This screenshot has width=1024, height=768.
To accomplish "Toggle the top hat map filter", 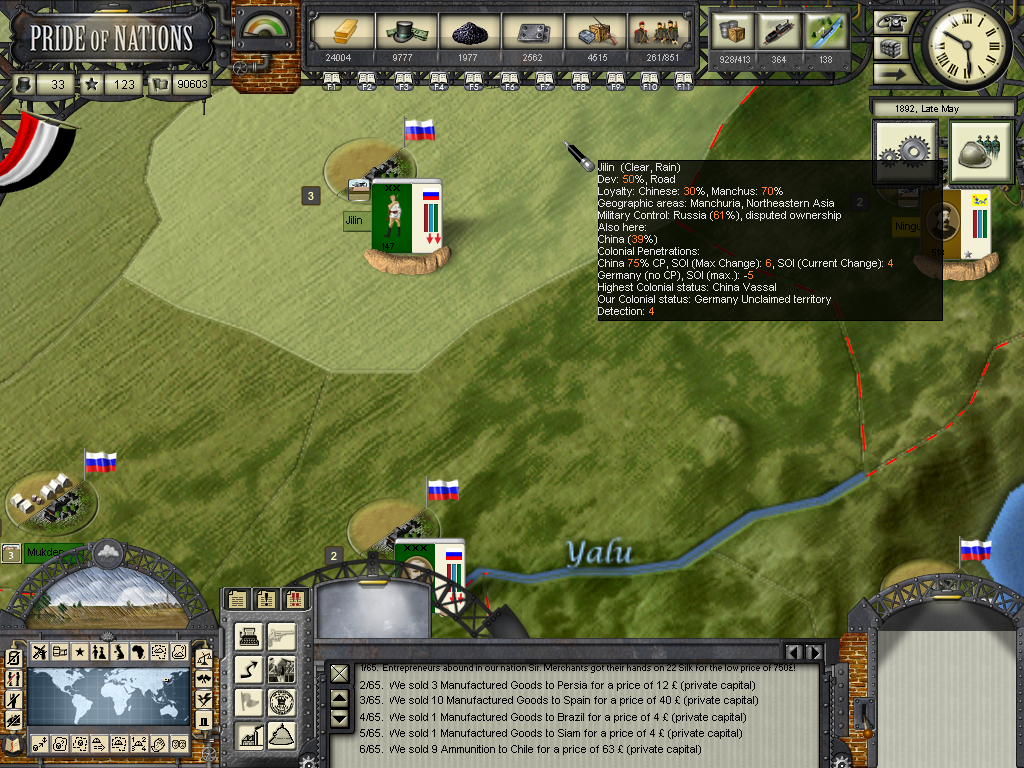I will point(204,720).
